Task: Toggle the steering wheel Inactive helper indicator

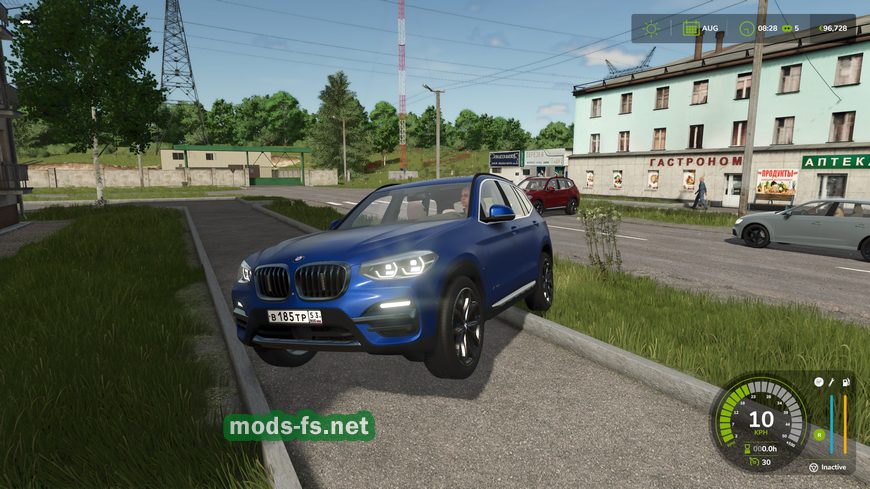Action: (813, 467)
